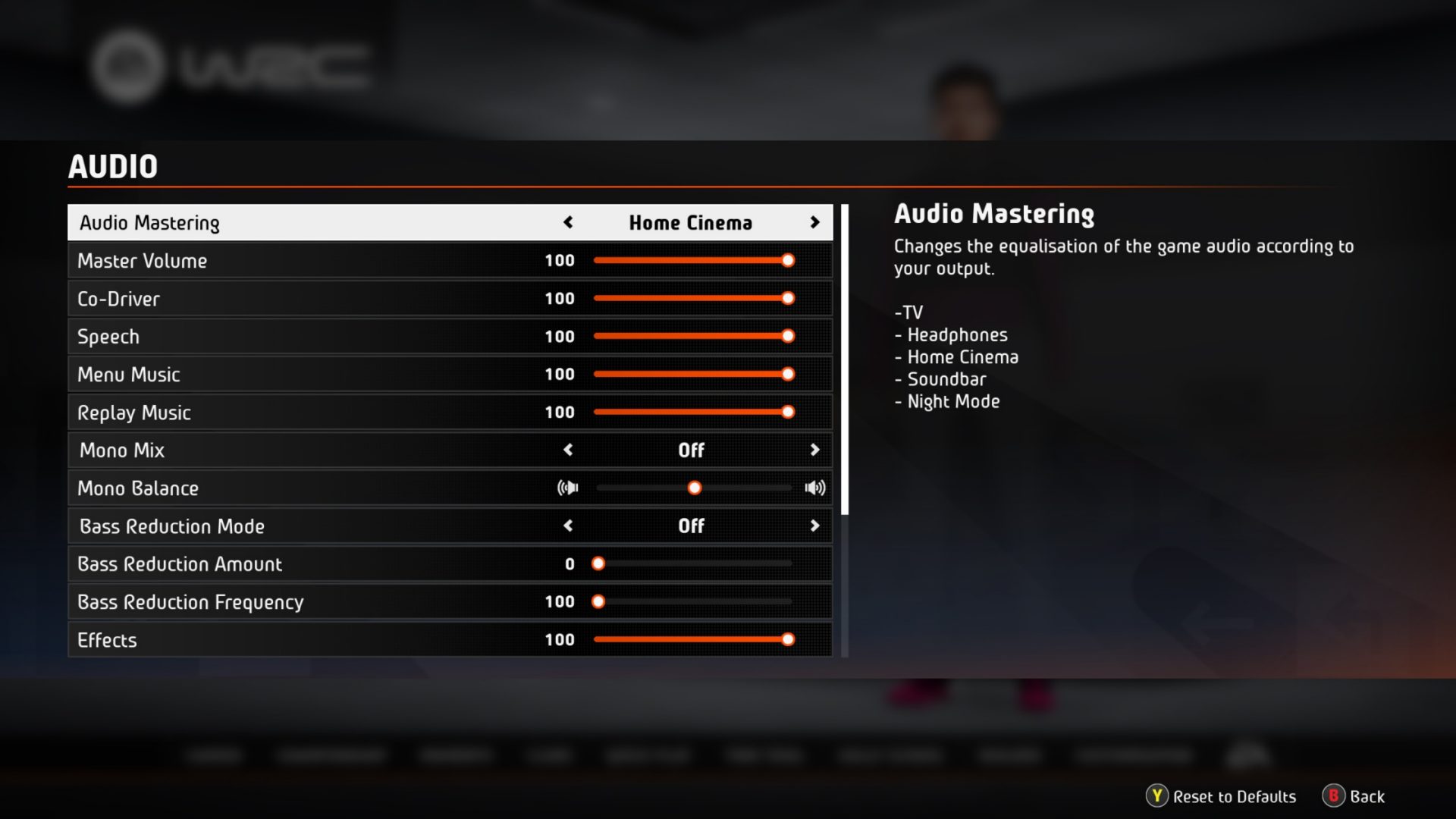Click the left arrow on Mono Mix
This screenshot has width=1456, height=819.
568,450
